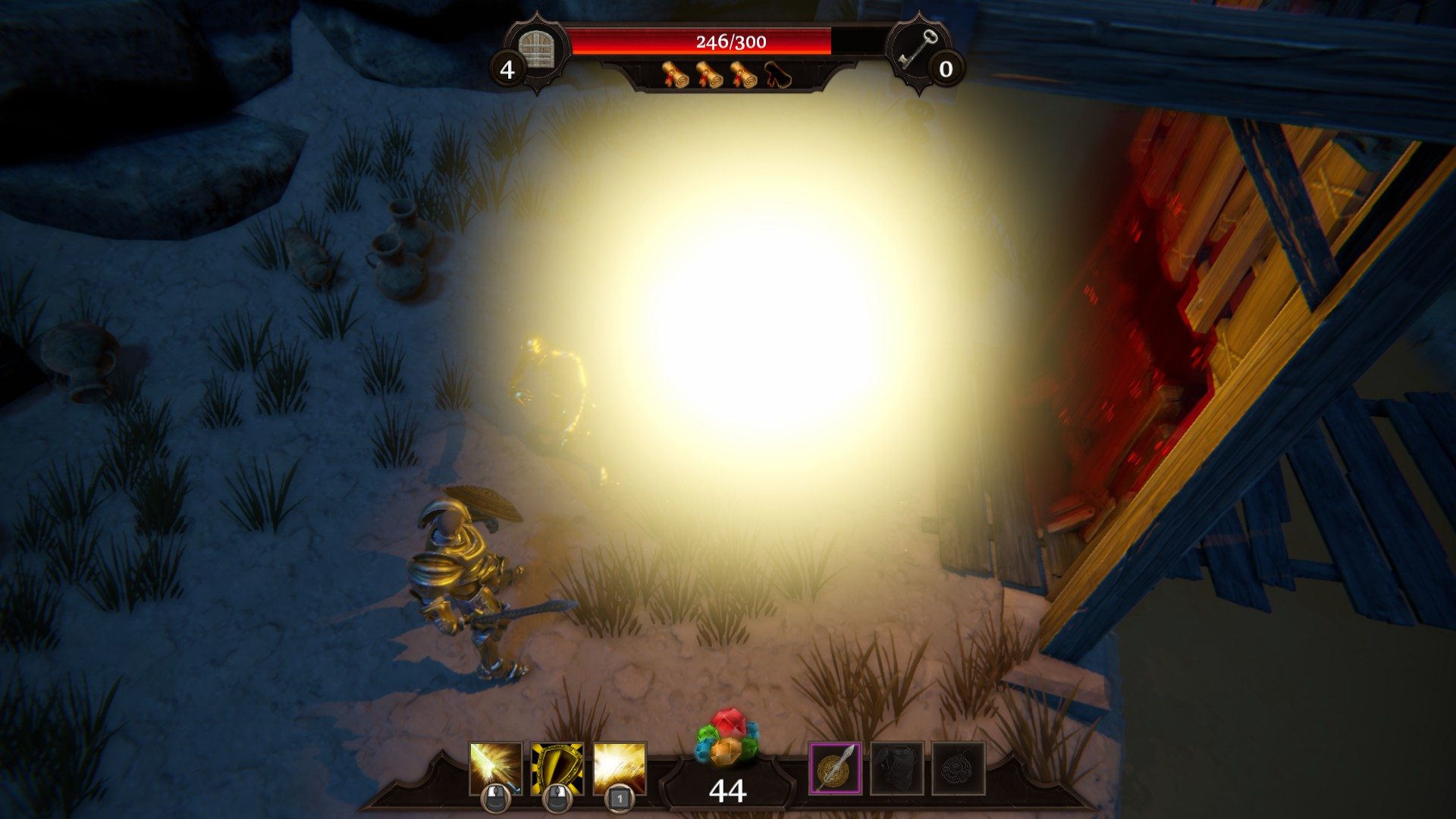
Task: Open the empty chest armor slot
Action: coord(897,768)
